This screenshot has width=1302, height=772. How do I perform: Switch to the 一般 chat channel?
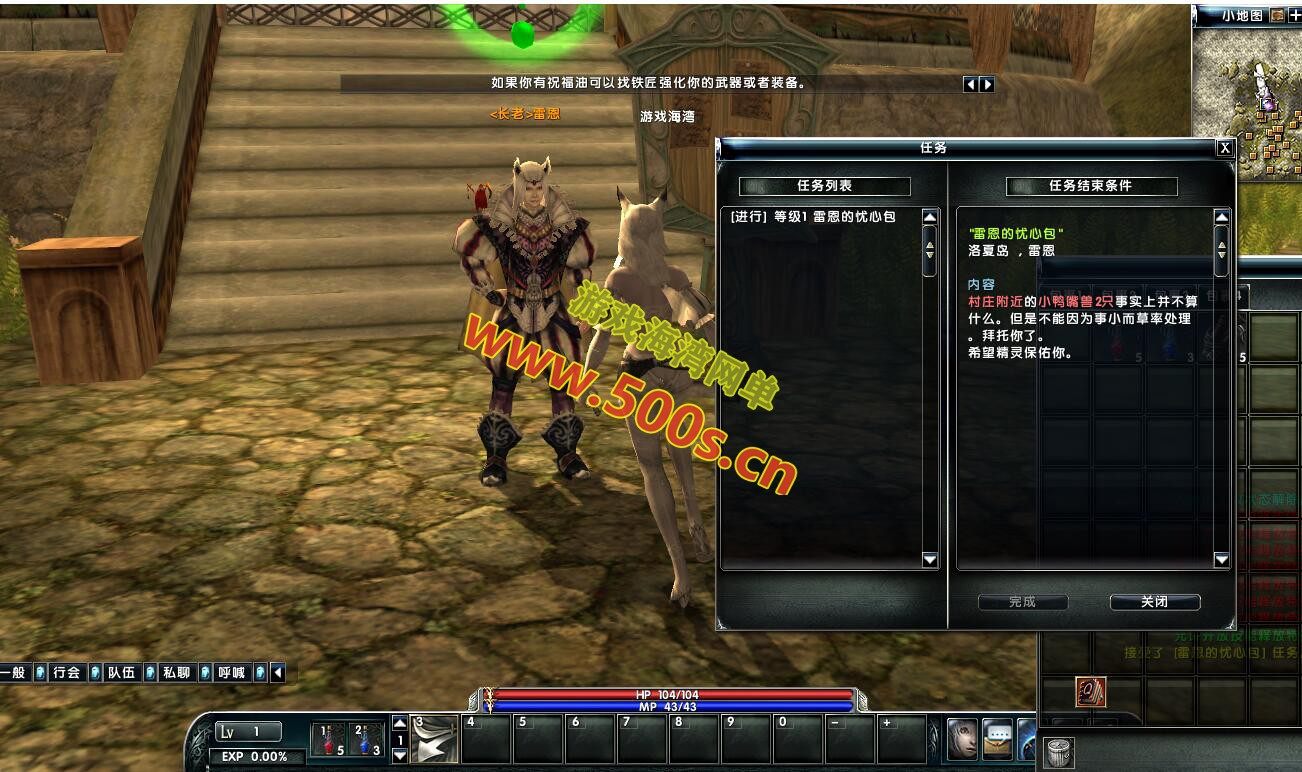coord(13,673)
